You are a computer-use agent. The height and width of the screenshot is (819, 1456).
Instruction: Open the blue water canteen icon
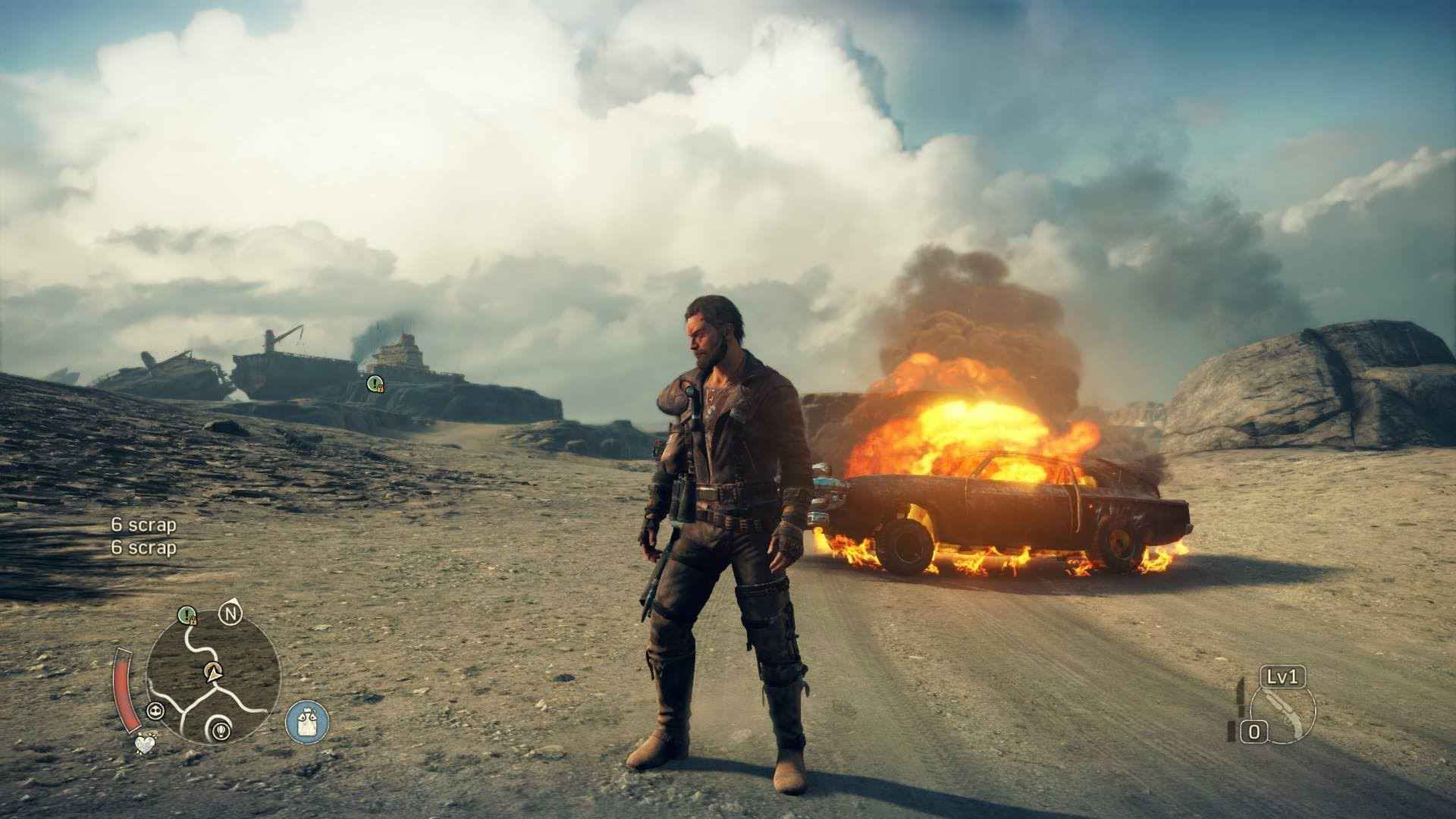point(307,720)
